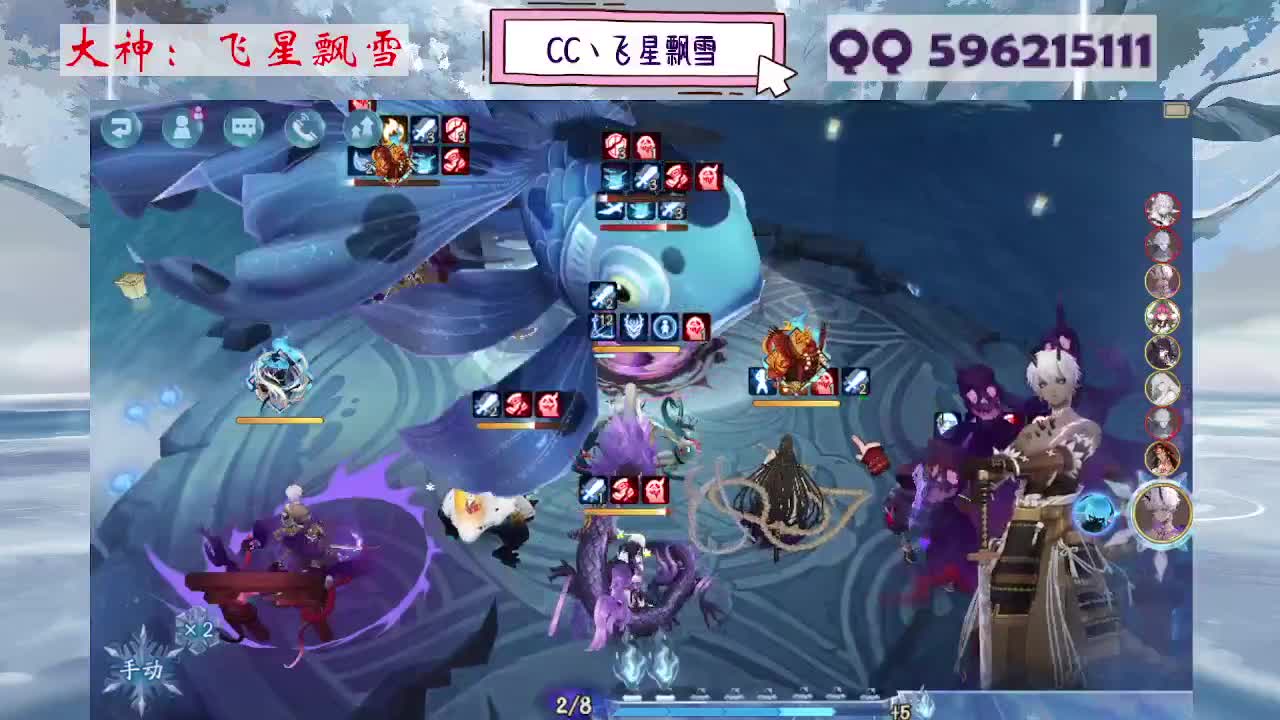Inspect the fire buff icon on the boss

[393, 129]
